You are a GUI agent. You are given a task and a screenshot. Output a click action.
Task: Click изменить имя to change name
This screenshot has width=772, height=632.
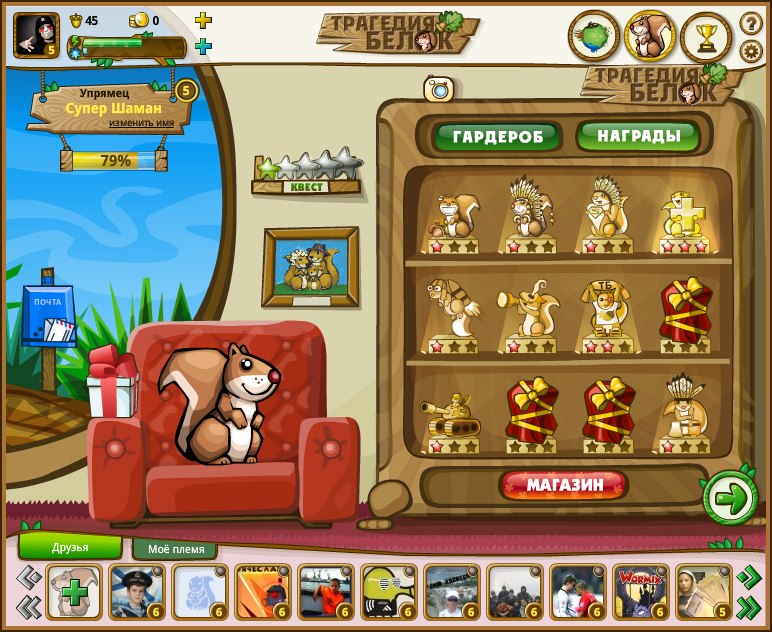pos(148,123)
